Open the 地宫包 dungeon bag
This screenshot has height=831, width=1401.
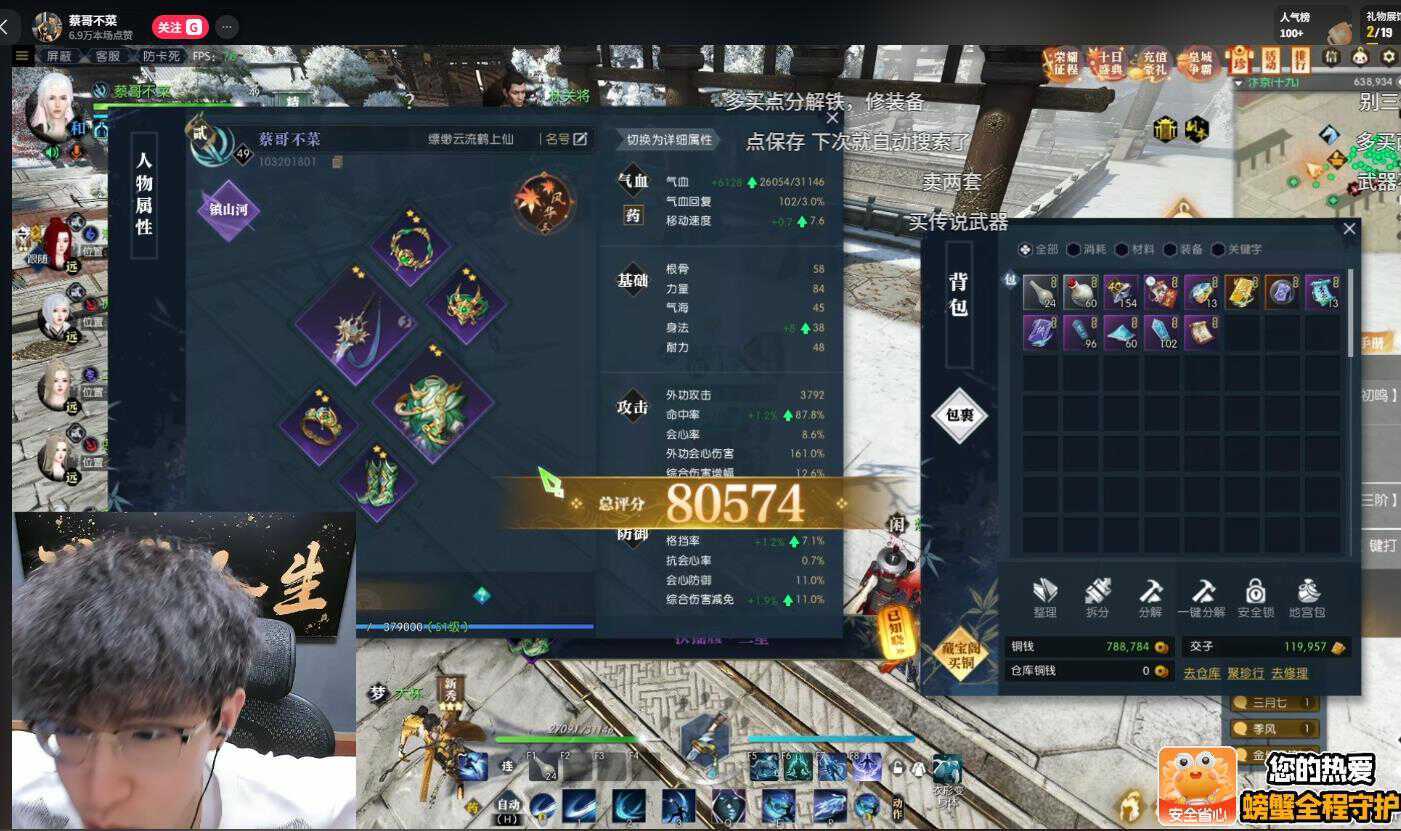point(1307,598)
